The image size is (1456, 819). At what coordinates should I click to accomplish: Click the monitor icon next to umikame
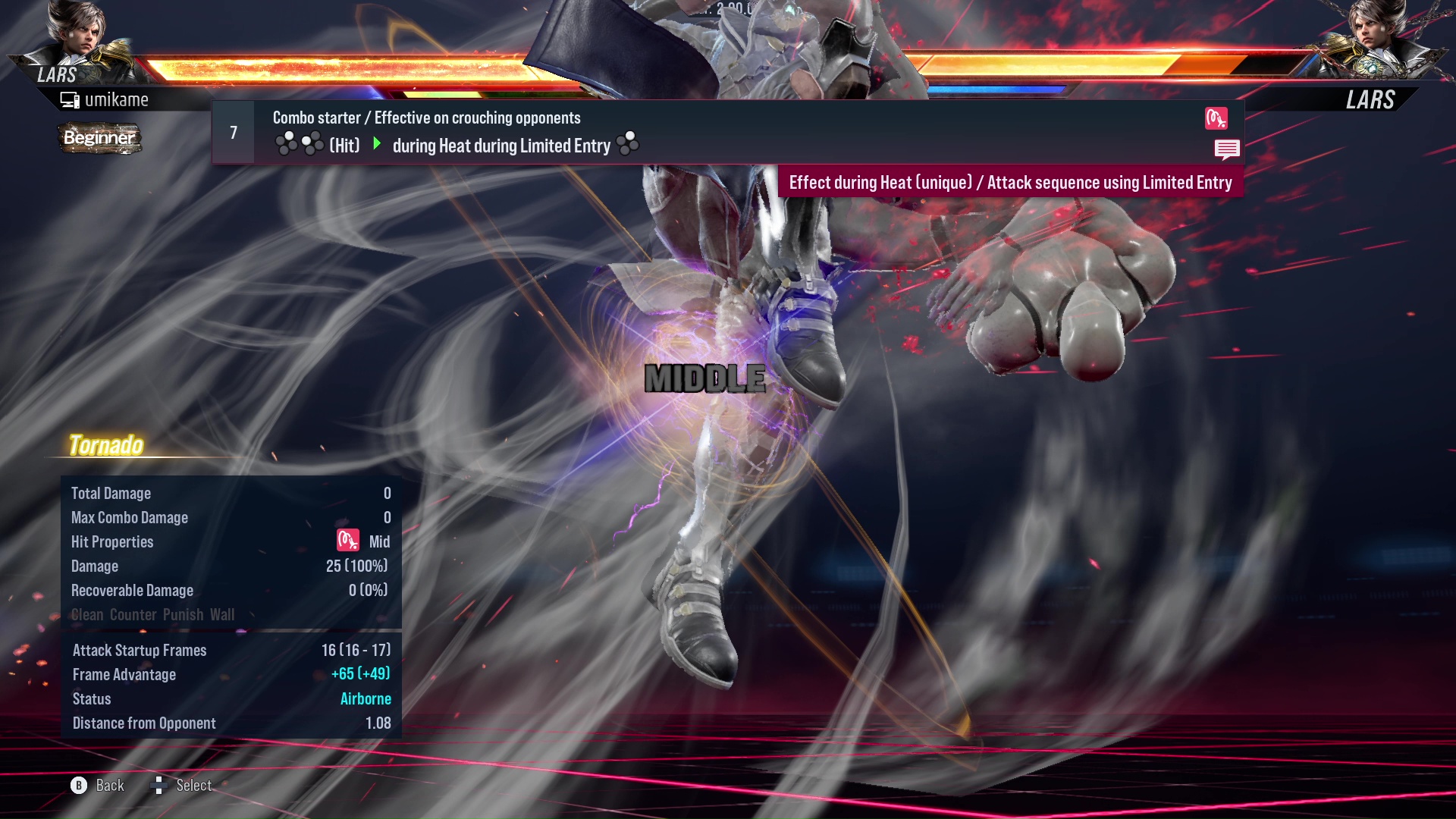pyautogui.click(x=69, y=99)
